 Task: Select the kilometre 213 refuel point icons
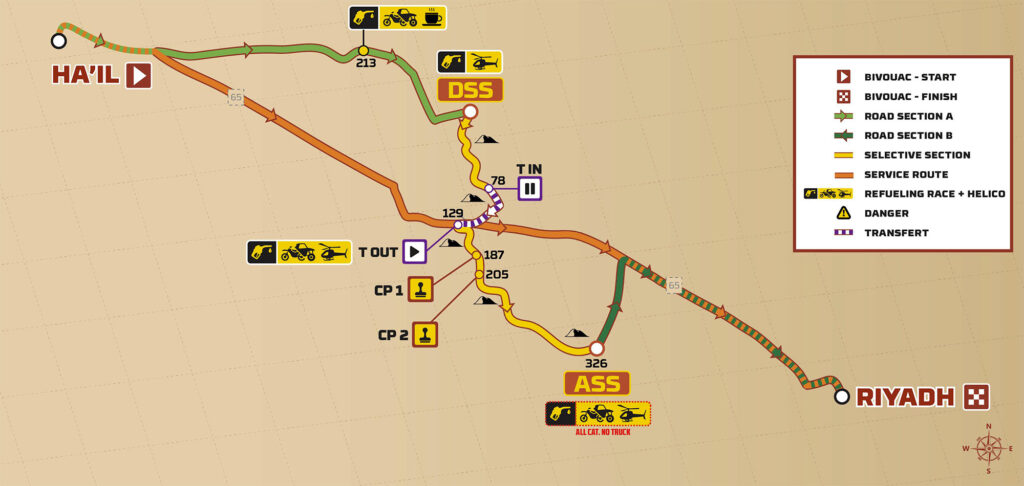(x=397, y=18)
